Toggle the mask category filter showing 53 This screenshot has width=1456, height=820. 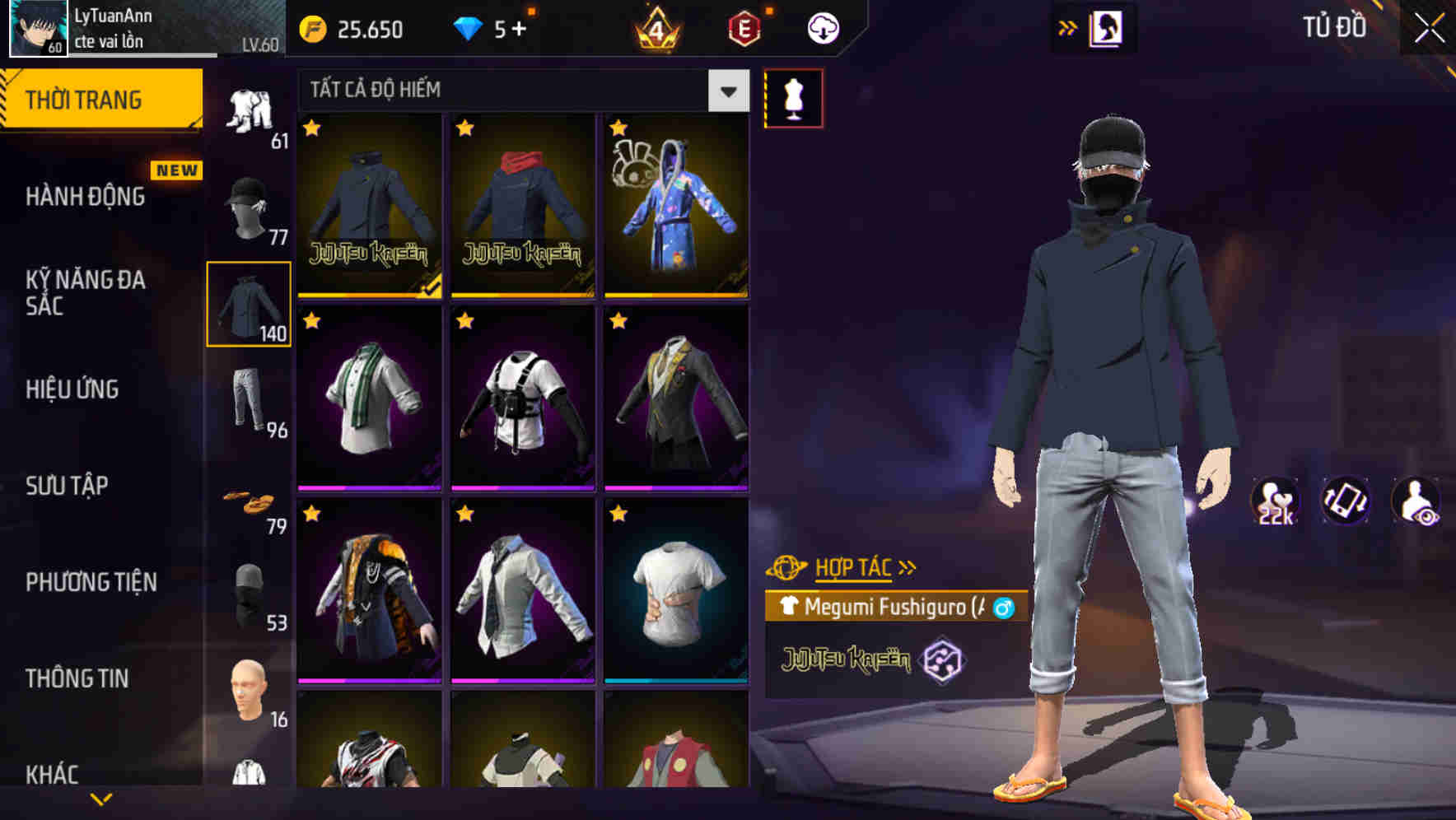[x=249, y=593]
